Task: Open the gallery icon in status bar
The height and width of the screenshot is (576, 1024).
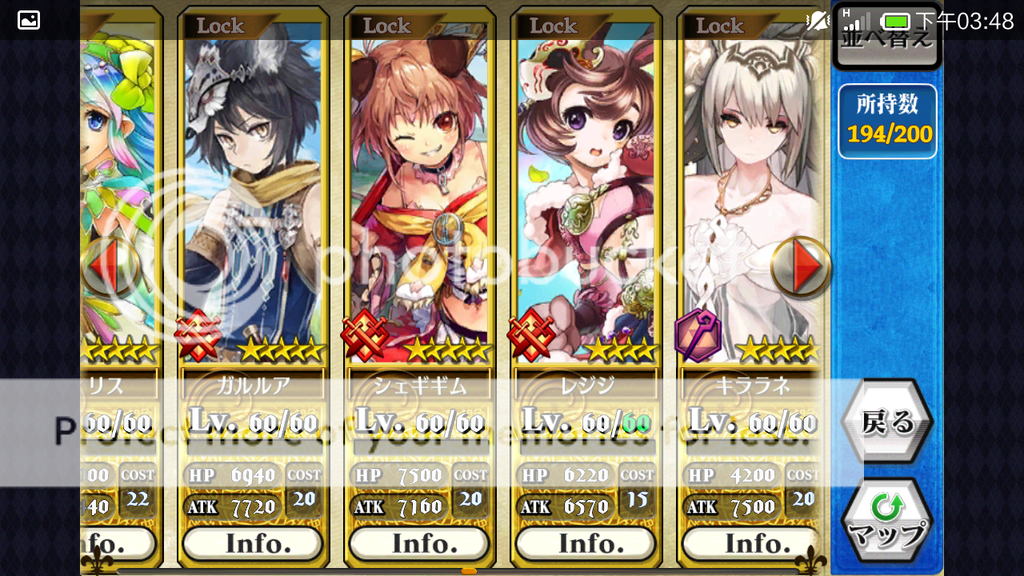Action: (29, 20)
